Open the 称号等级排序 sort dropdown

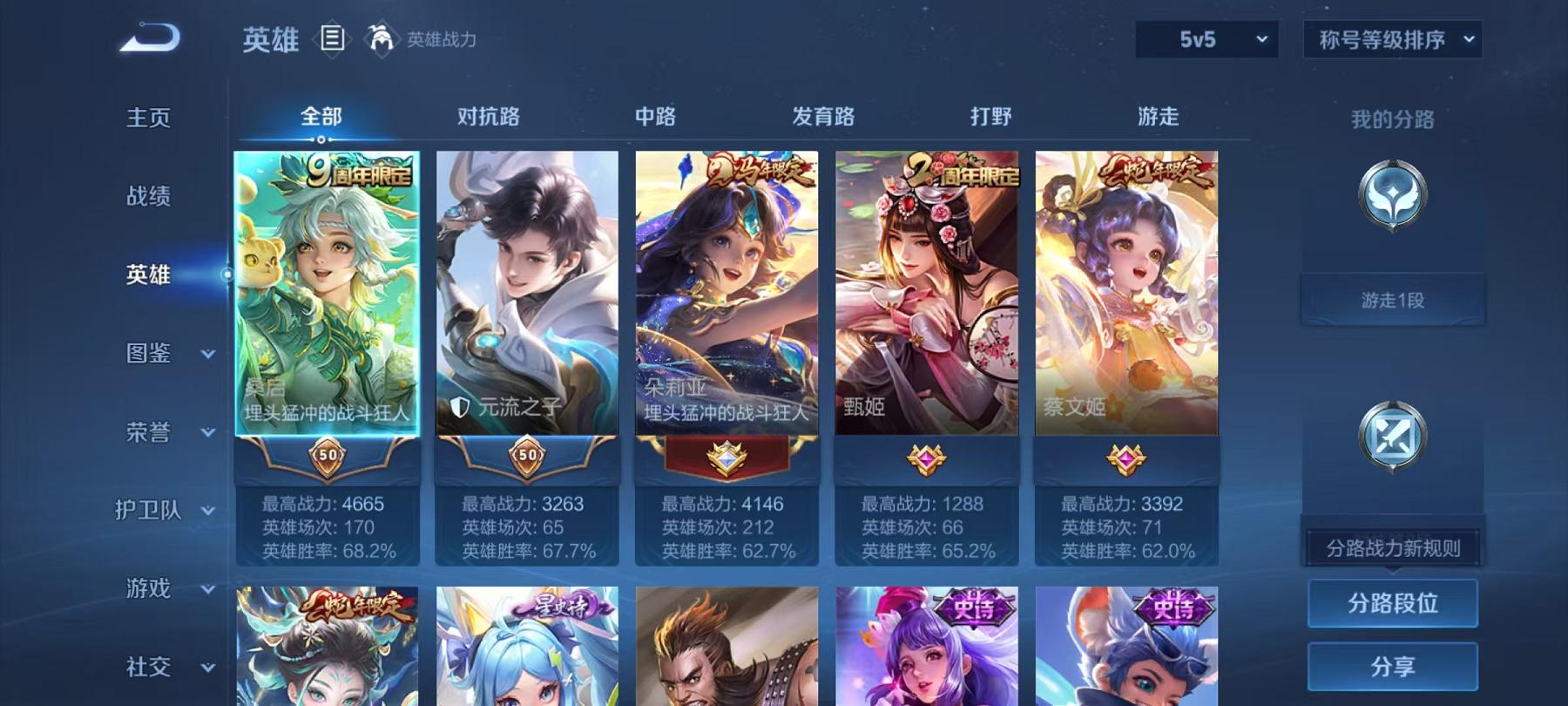[1392, 39]
